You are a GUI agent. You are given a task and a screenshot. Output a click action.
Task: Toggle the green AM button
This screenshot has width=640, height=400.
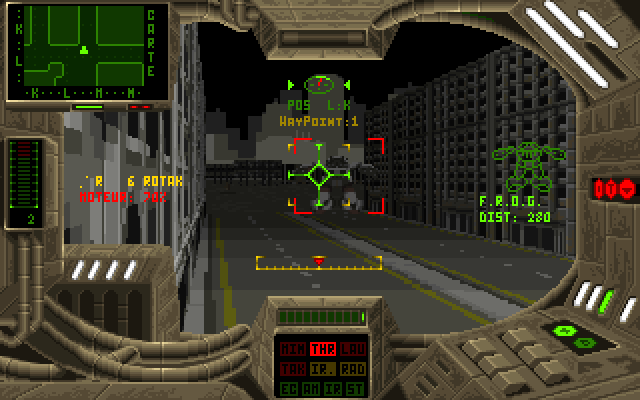point(310,387)
